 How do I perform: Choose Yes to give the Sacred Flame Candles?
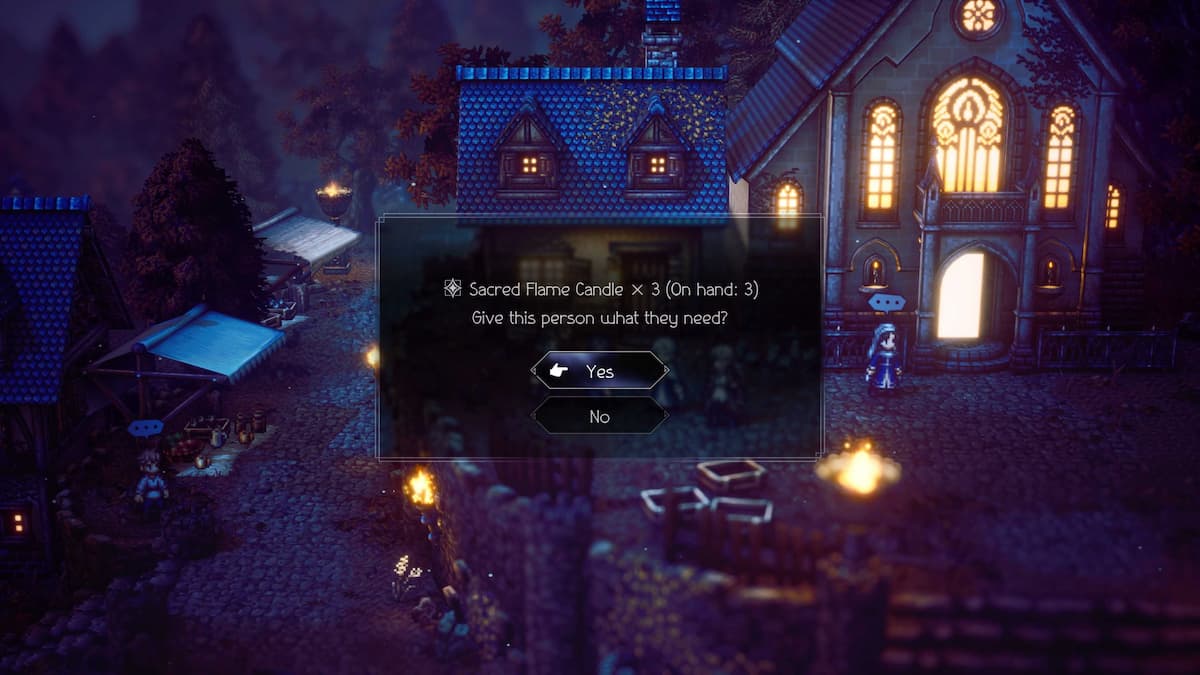[x=599, y=371]
